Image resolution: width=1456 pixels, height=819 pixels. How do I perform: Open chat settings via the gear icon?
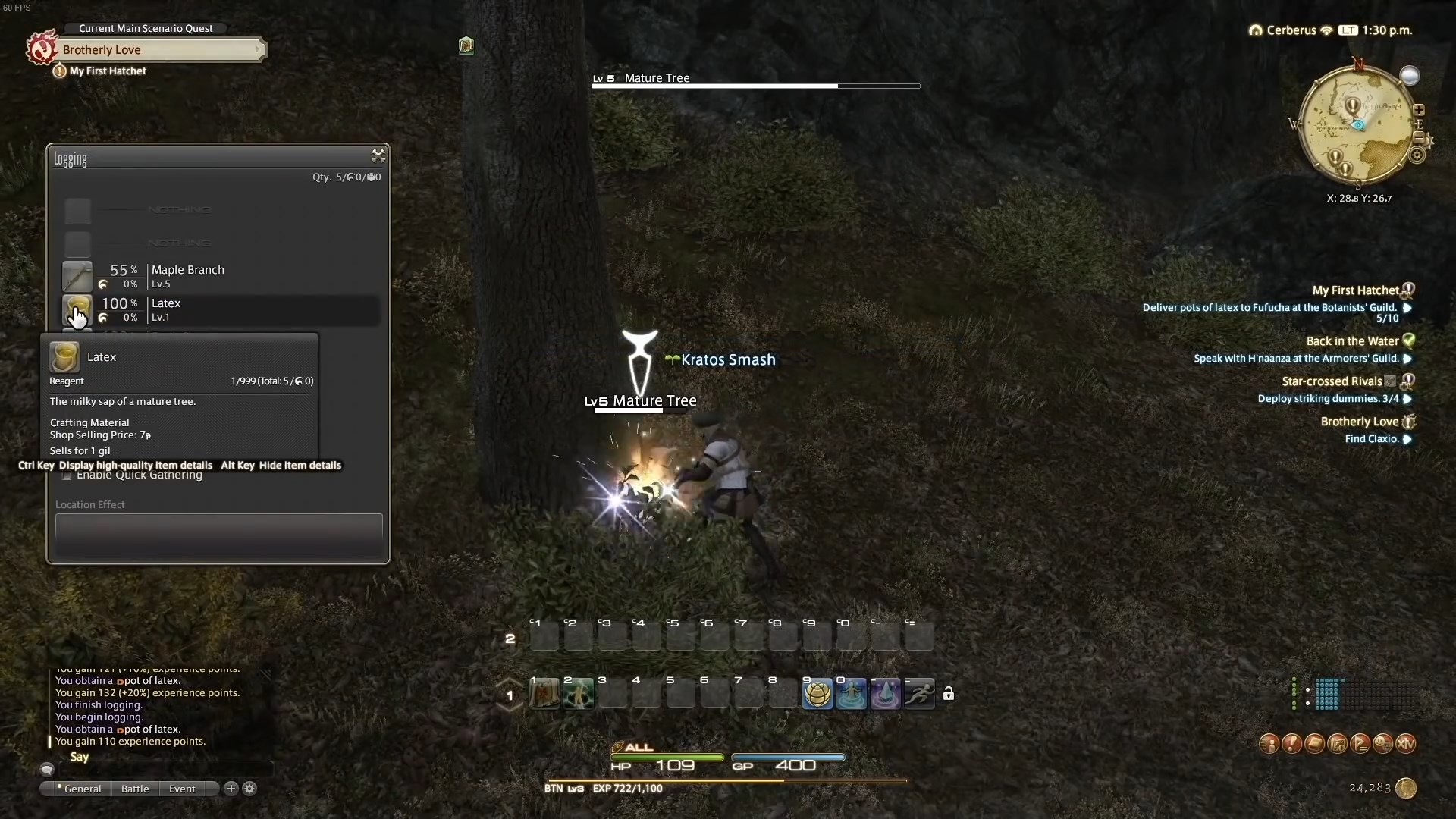tap(249, 789)
